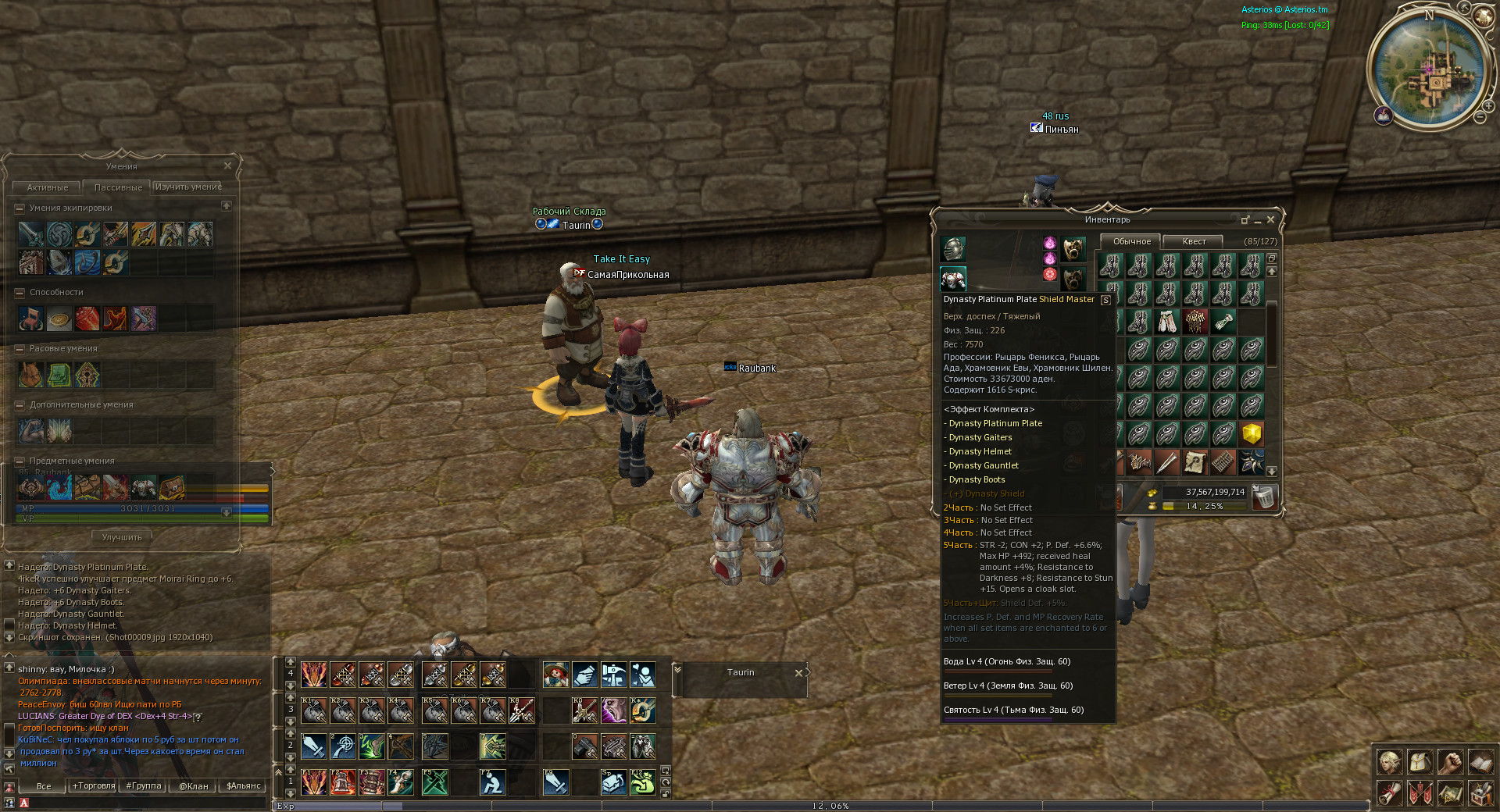Close the Инвентарь inventory window
Viewport: 1500px width, 812px height.
point(1270,220)
